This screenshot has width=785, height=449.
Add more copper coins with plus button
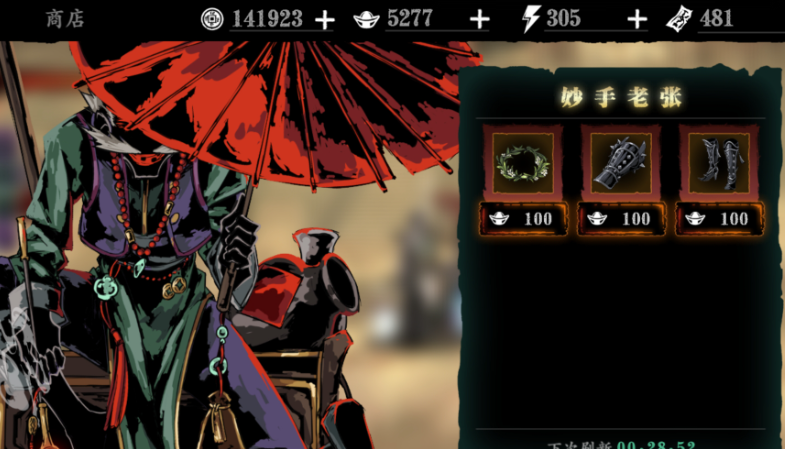click(x=325, y=19)
